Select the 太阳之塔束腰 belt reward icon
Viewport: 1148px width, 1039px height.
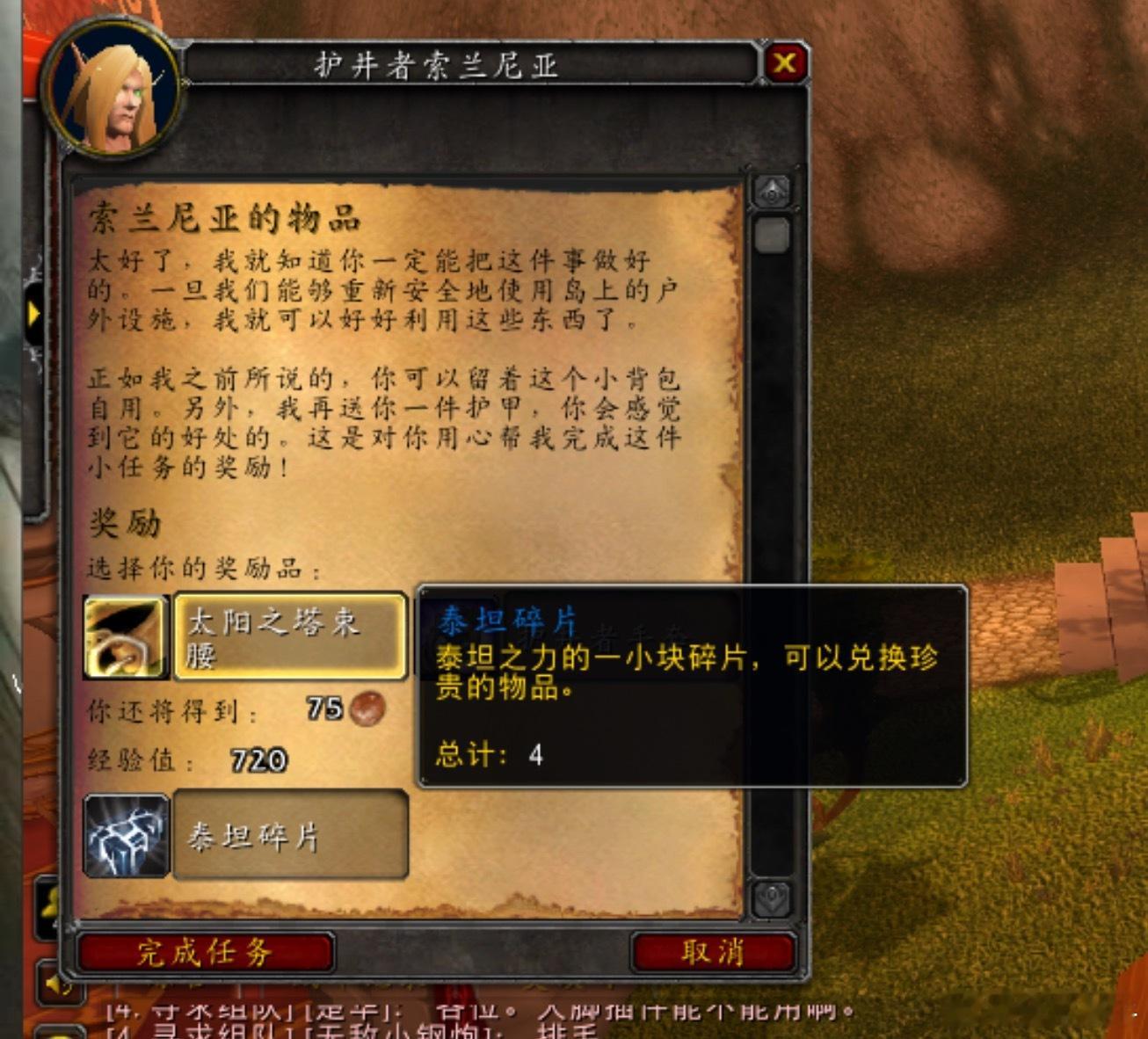(127, 638)
